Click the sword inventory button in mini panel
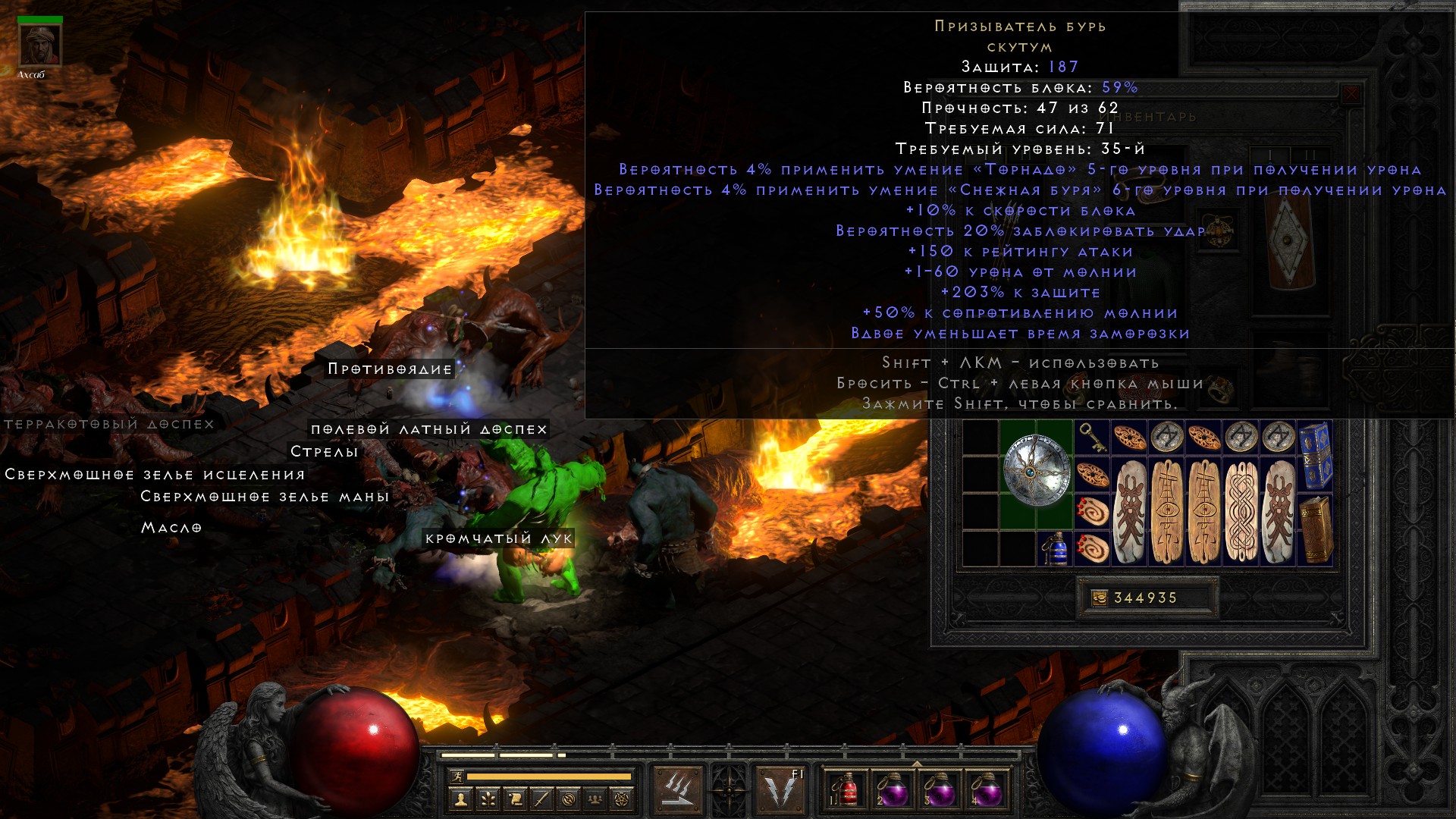Image resolution: width=1456 pixels, height=819 pixels. coord(541,799)
